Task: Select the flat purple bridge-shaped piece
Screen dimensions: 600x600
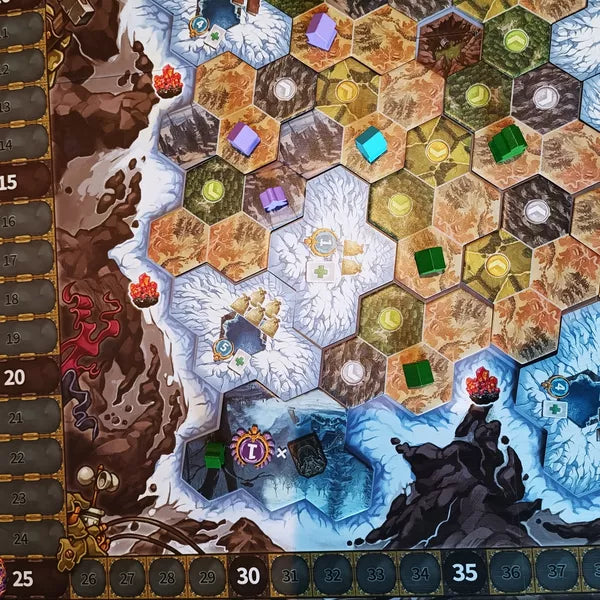Action: coord(274,199)
